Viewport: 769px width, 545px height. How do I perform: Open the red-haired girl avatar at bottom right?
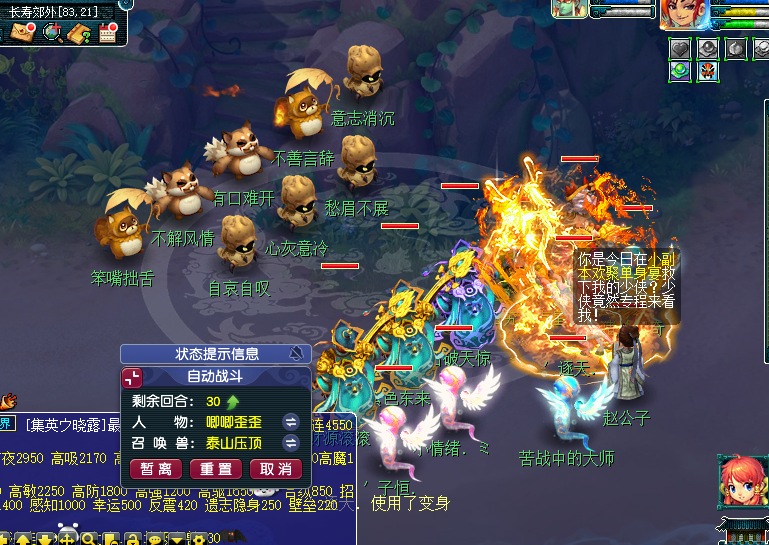pos(739,484)
